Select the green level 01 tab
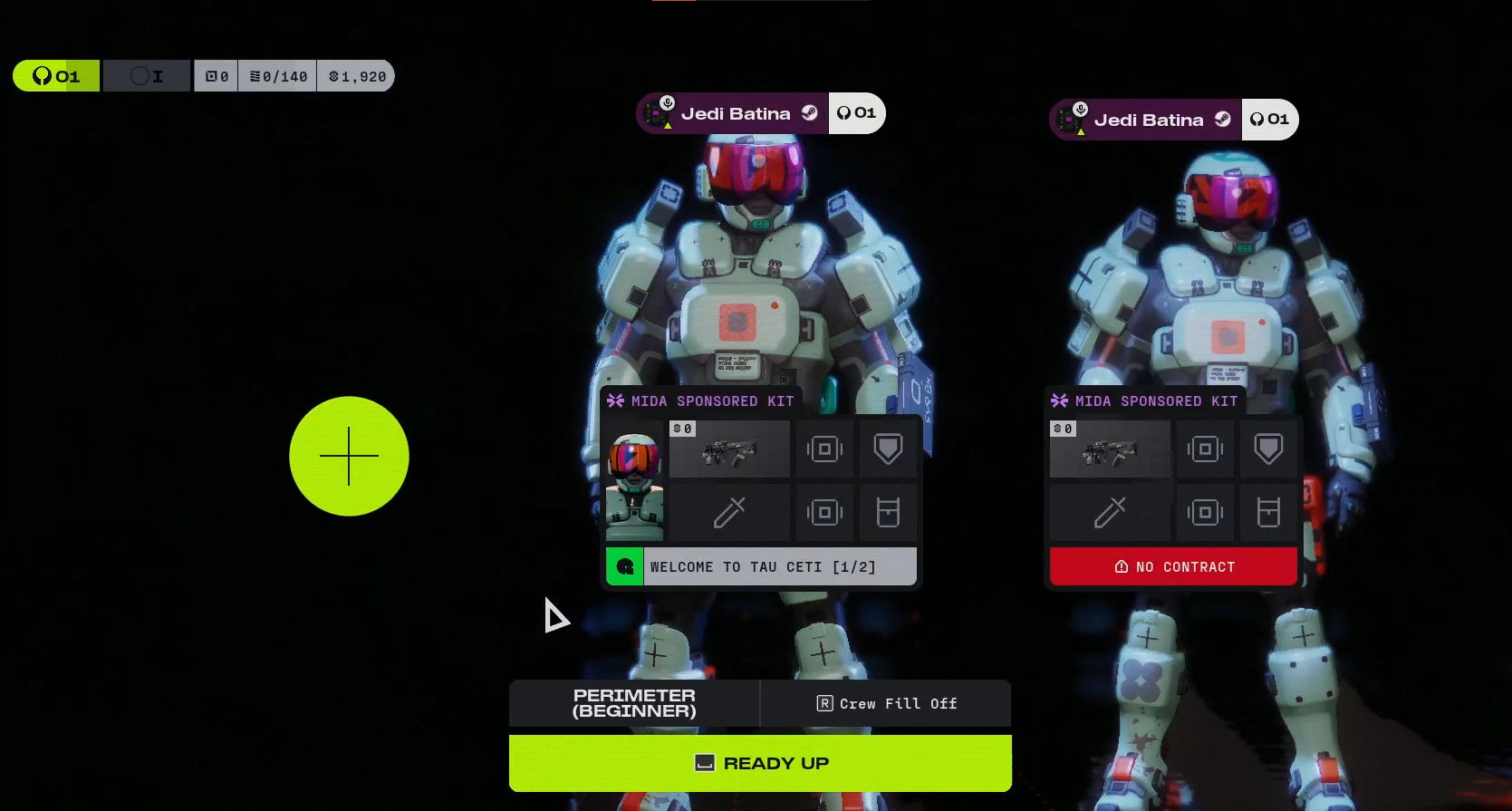The height and width of the screenshot is (811, 1512). pos(56,76)
